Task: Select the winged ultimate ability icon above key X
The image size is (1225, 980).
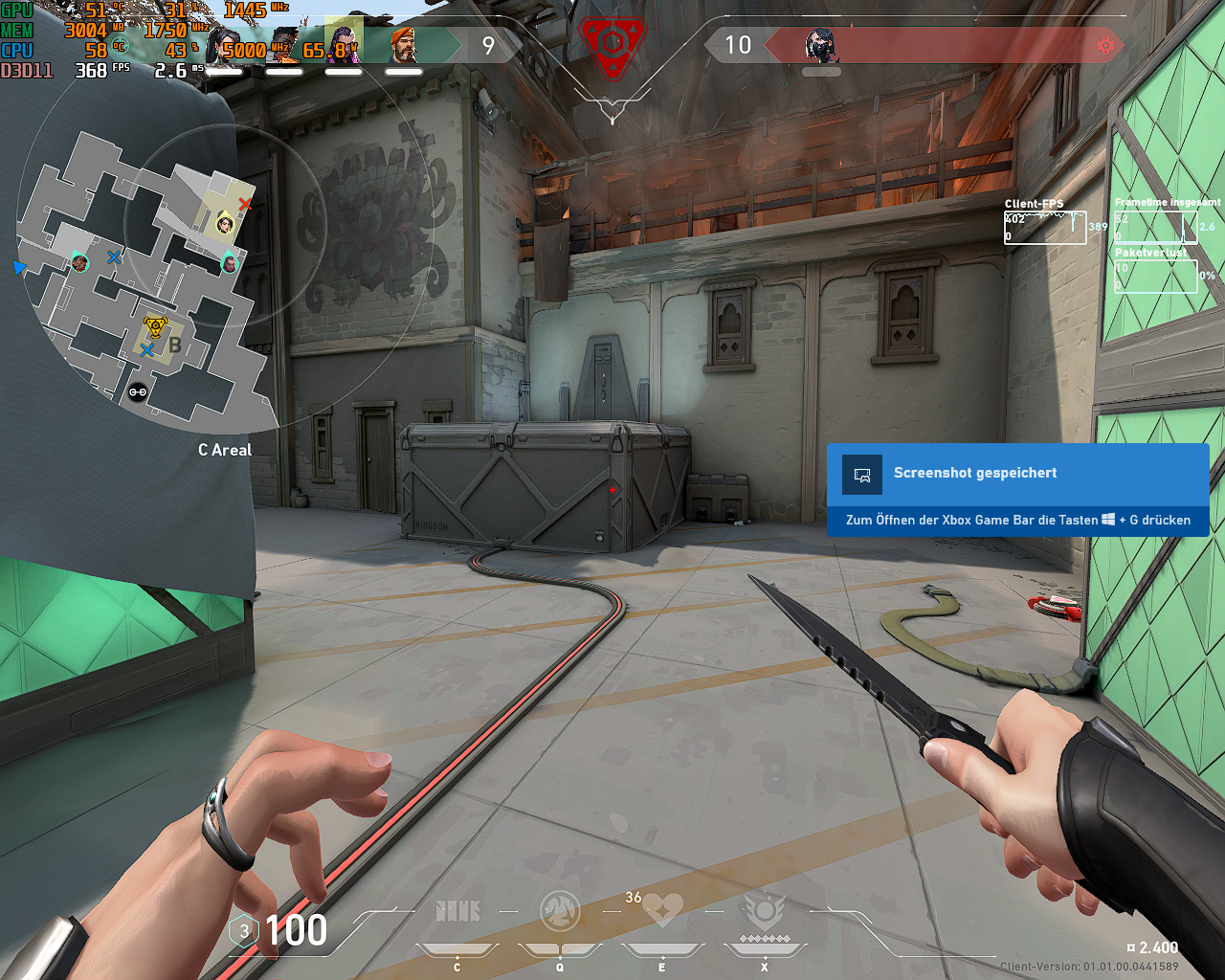Action: 763,911
